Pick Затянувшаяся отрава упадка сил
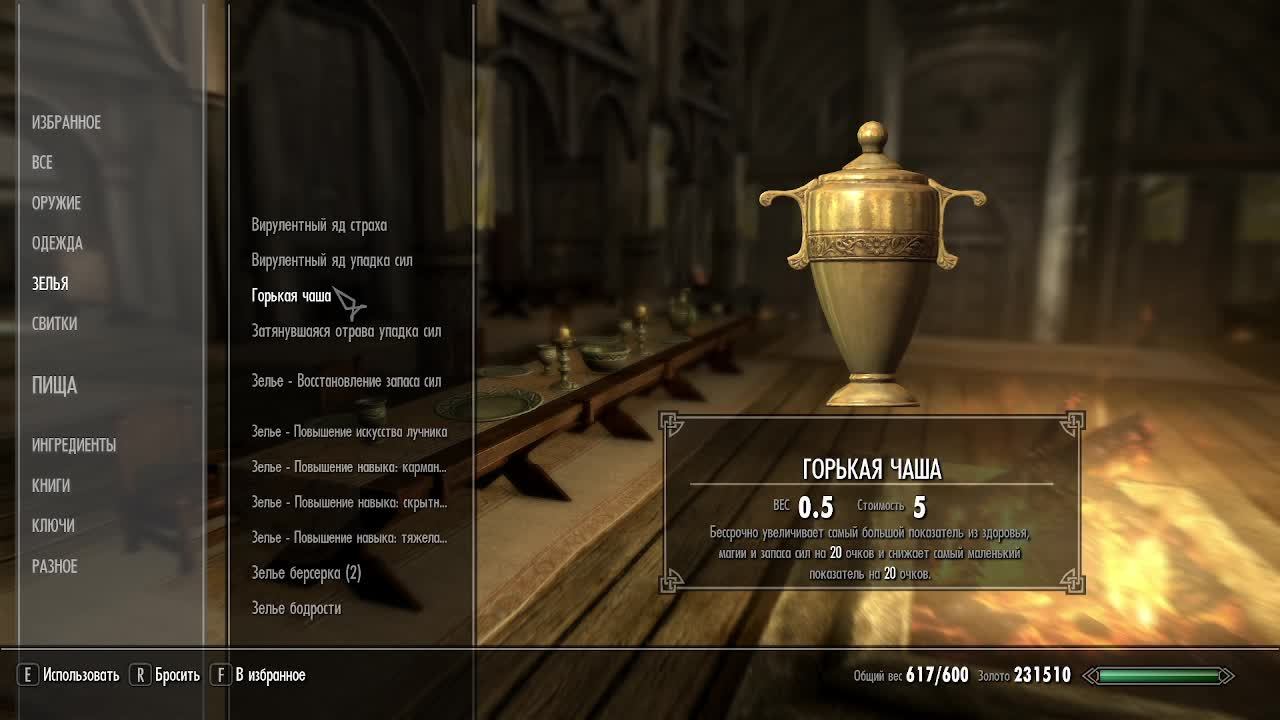This screenshot has width=1280, height=720. point(346,331)
